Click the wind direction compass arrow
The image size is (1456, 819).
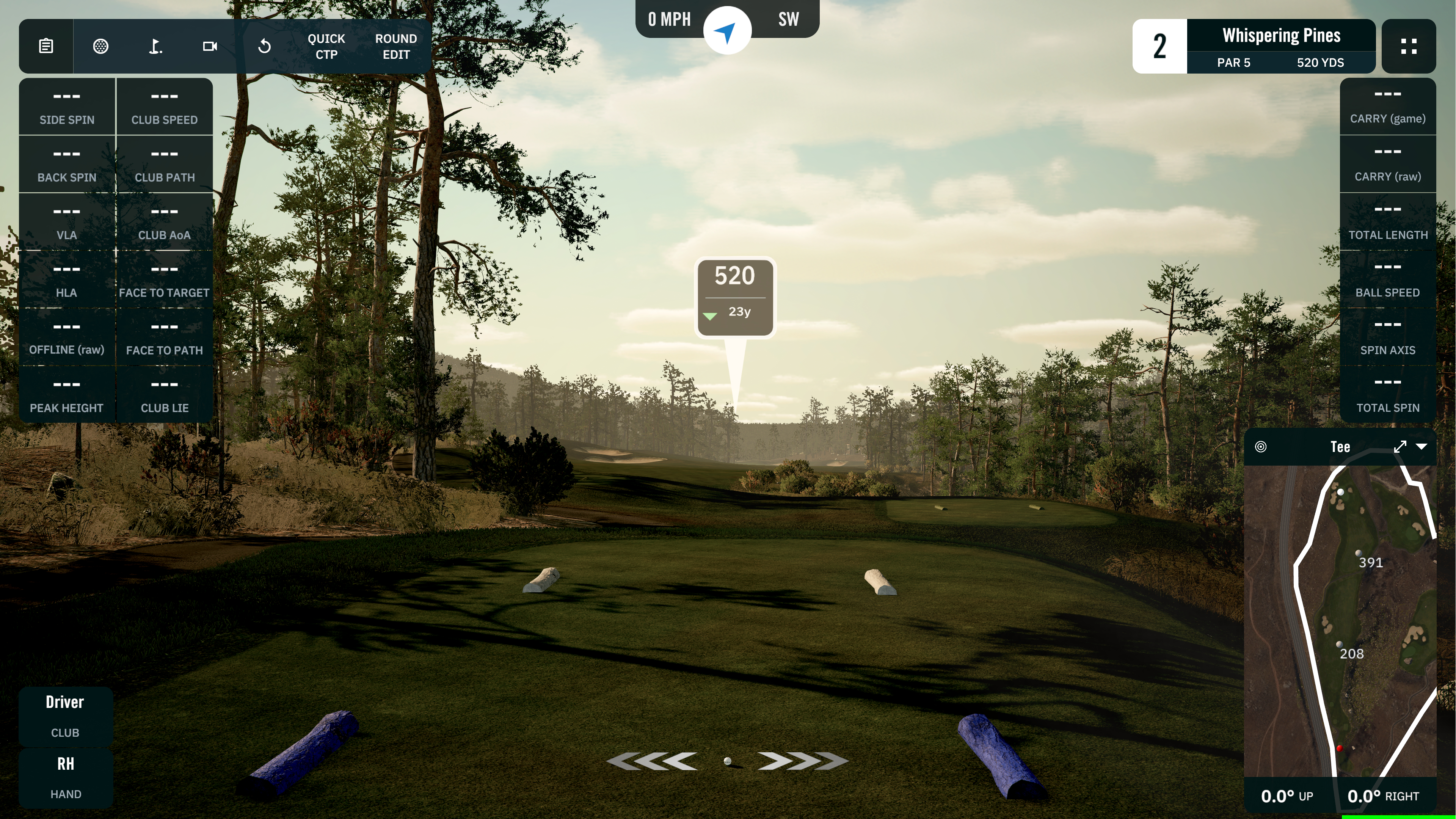coord(727,30)
